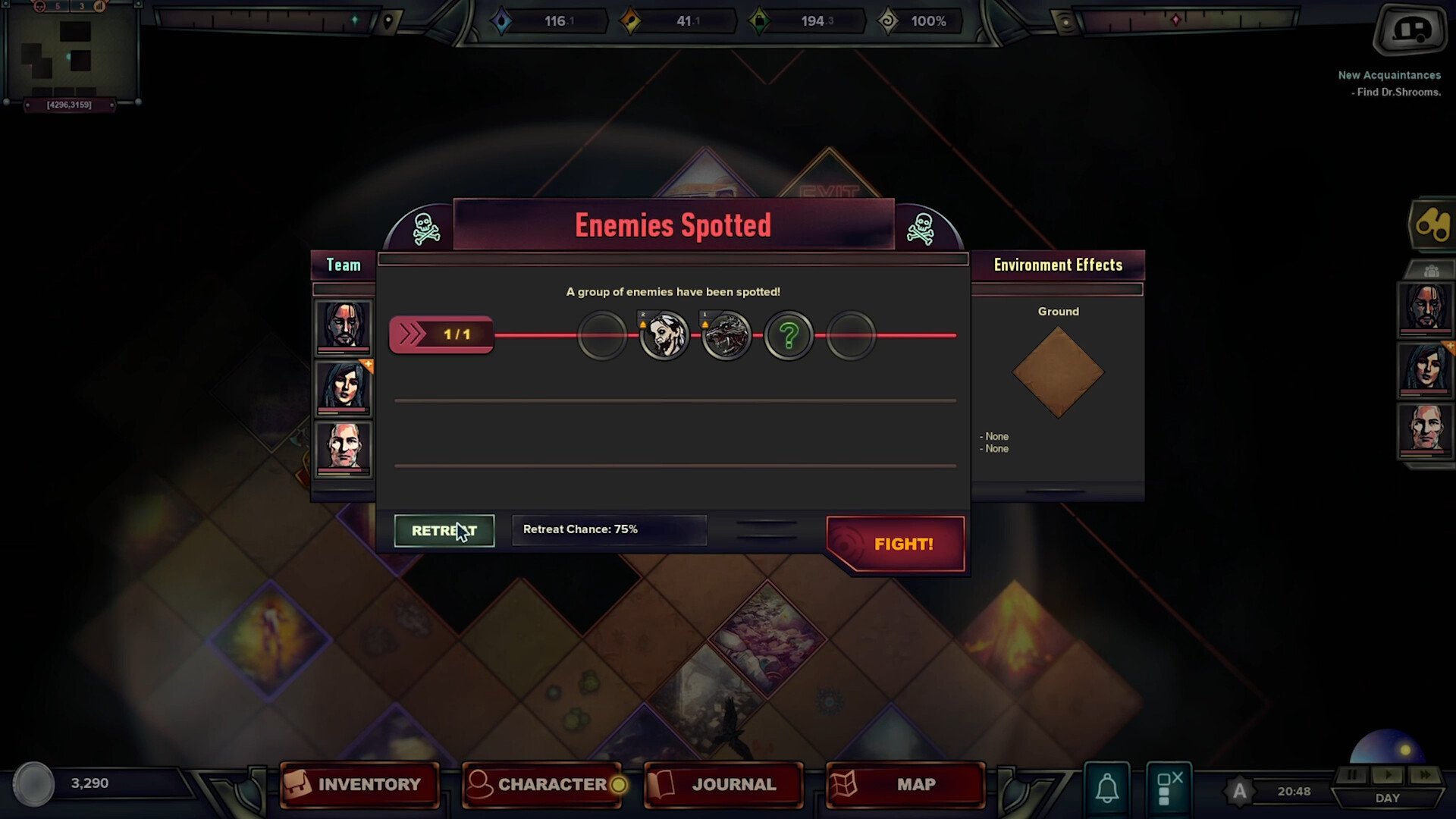This screenshot has height=819, width=1456.
Task: Click the Ground environment tile
Action: tap(1058, 372)
